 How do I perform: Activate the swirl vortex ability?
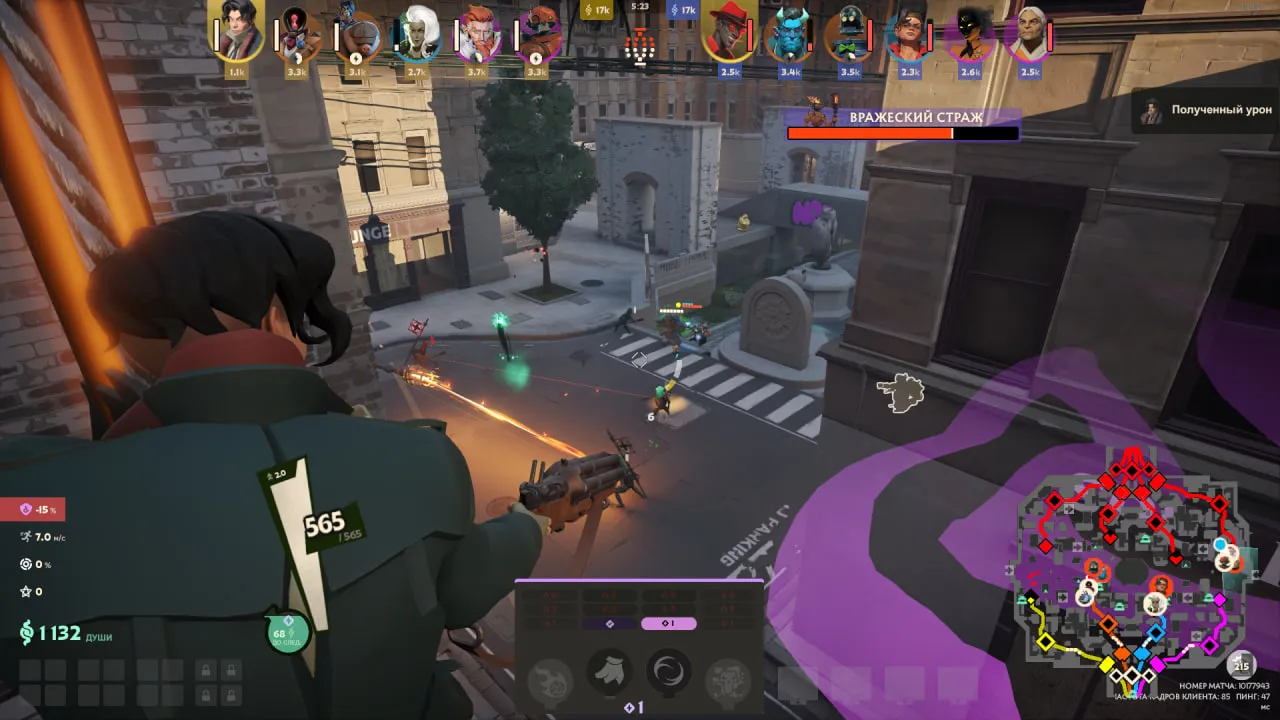[669, 671]
